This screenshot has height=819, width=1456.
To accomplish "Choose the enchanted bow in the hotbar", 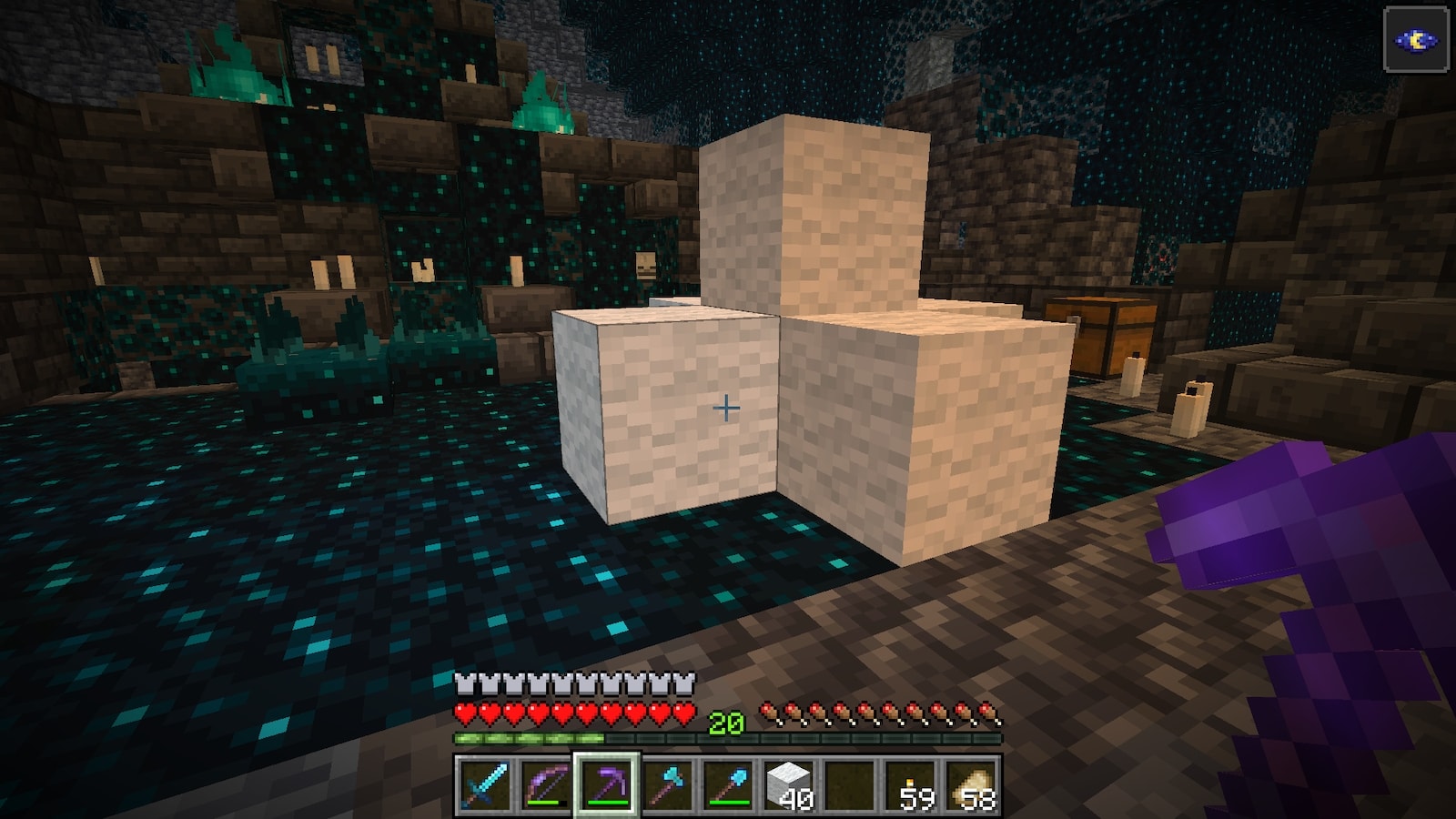I will [544, 784].
